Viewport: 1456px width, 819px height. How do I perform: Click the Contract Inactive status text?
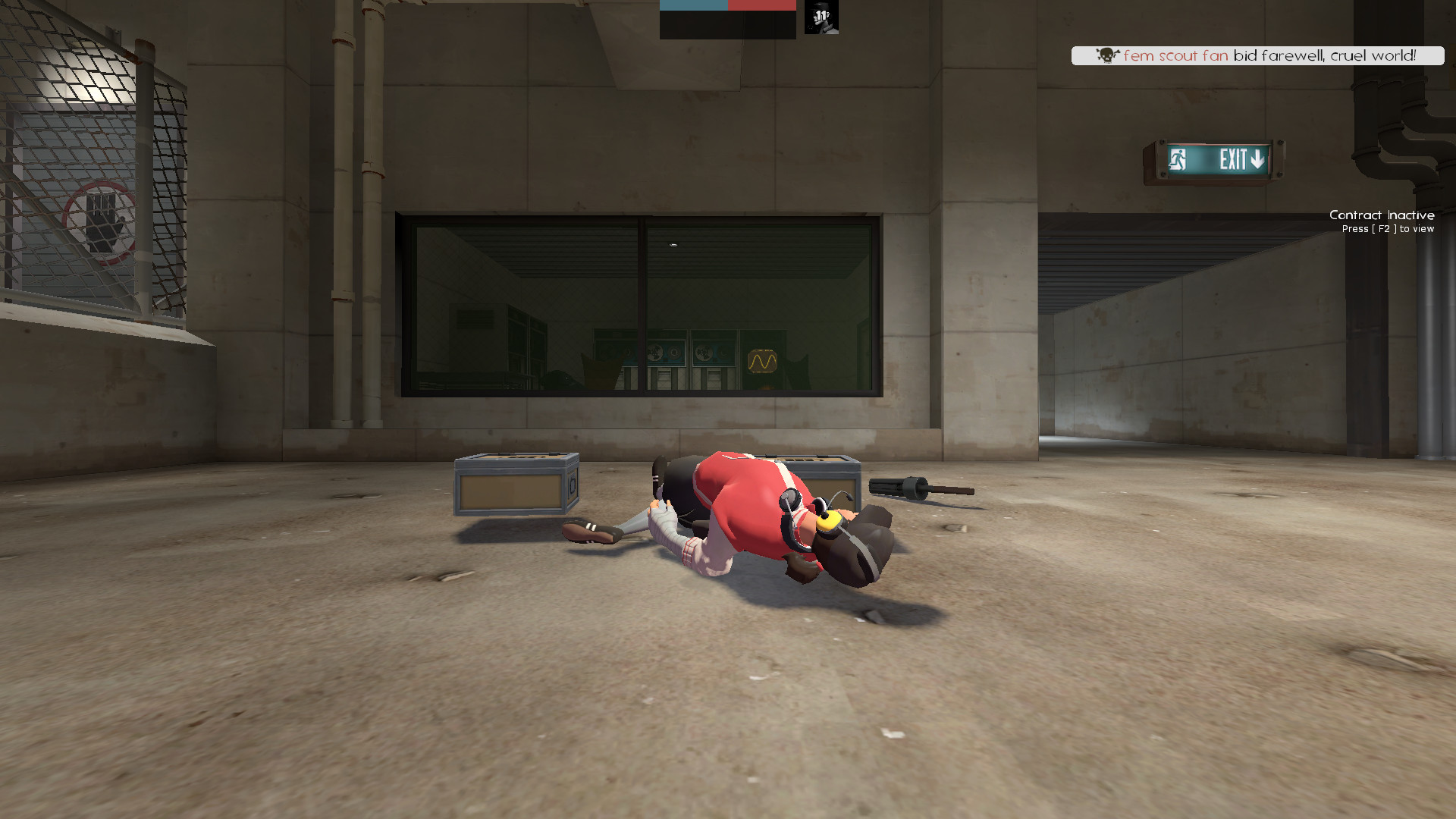[x=1382, y=215]
